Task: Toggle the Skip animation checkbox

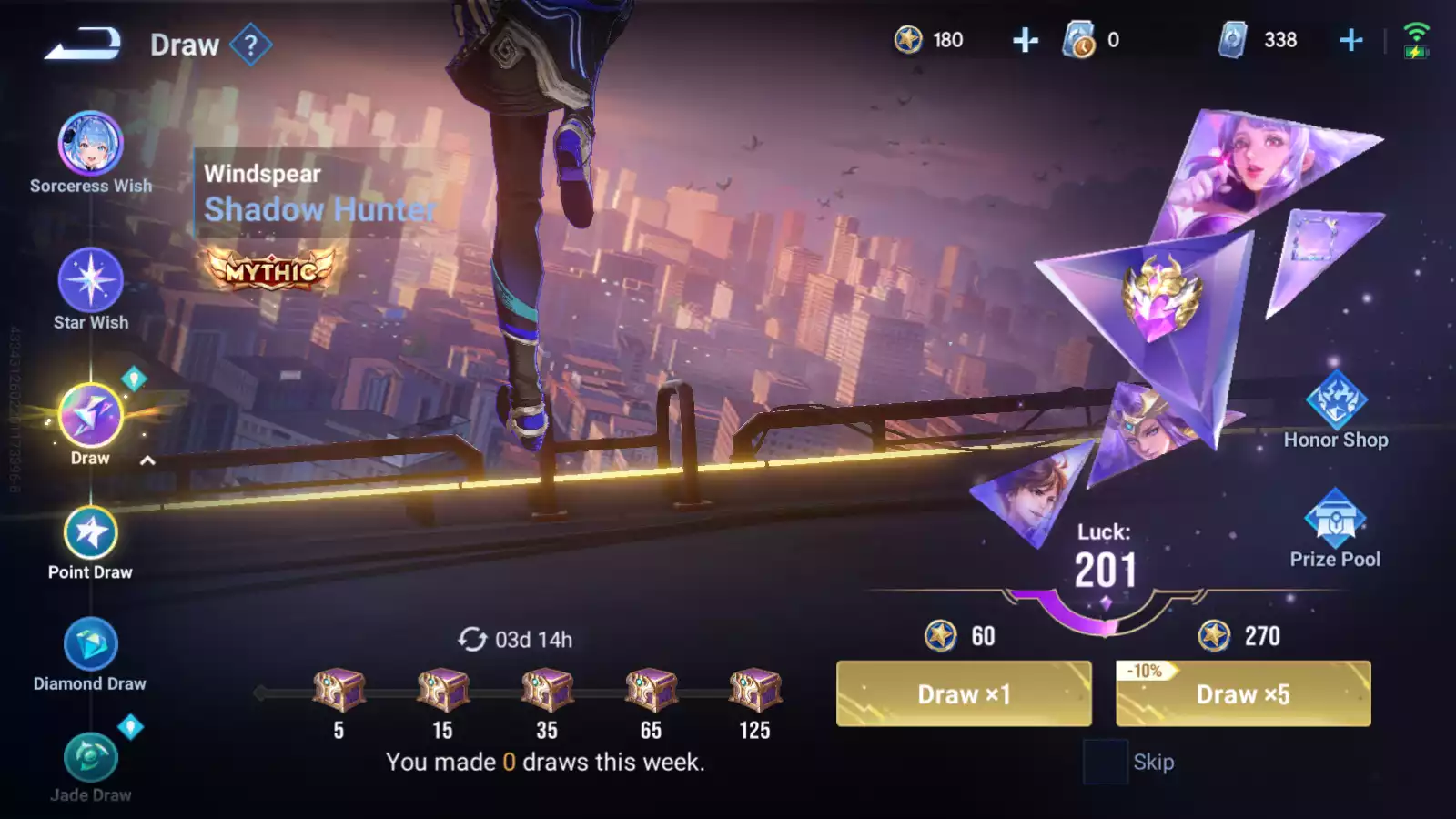Action: click(1105, 762)
